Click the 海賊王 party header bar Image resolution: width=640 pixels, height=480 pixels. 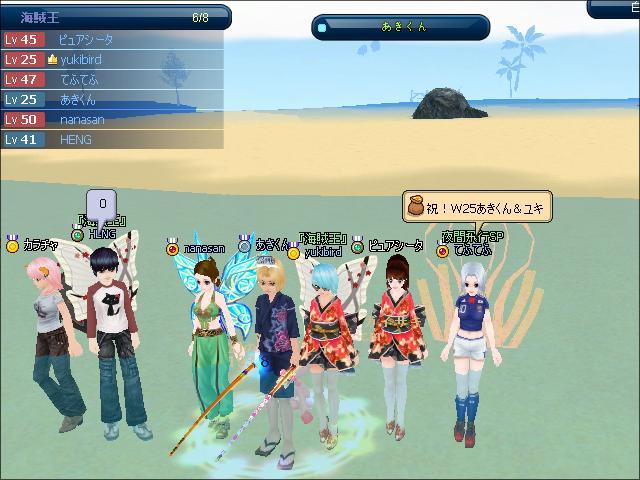(x=115, y=17)
